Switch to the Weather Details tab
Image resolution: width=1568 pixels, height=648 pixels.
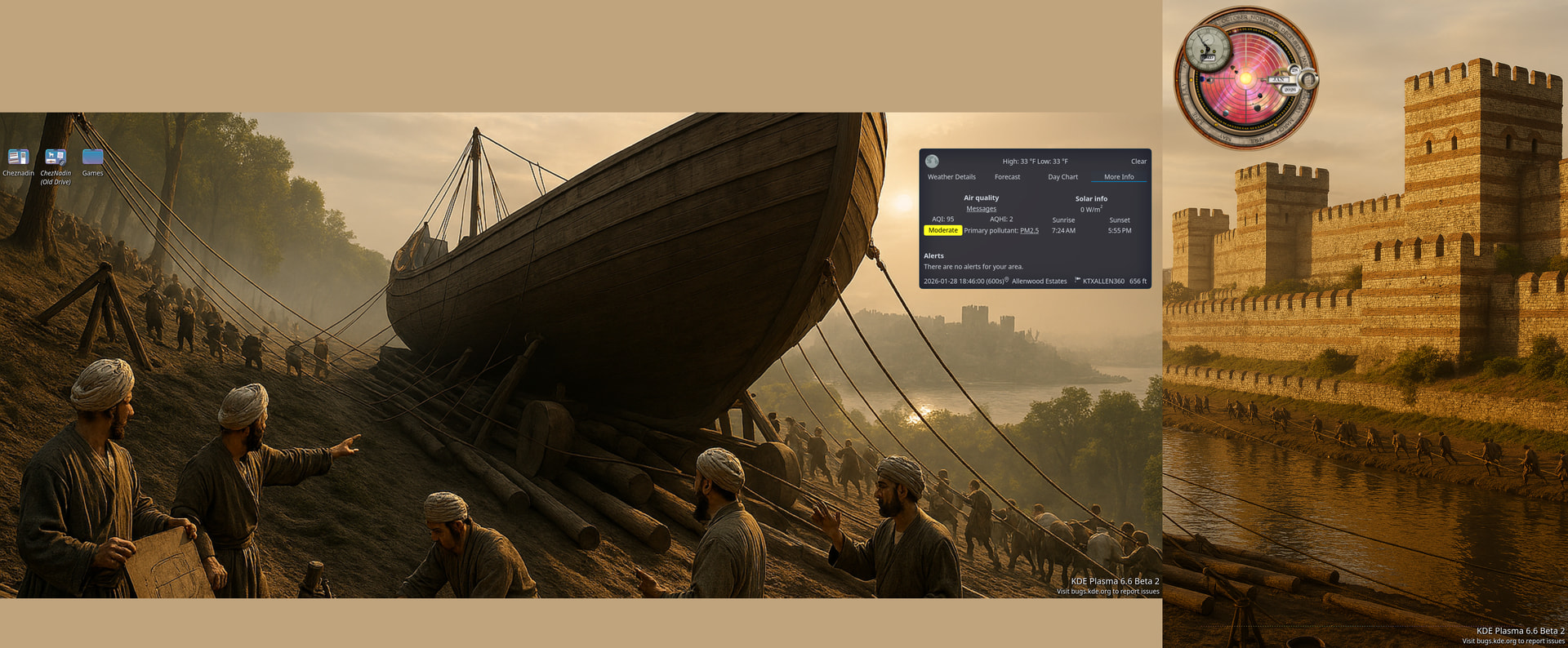tap(951, 177)
